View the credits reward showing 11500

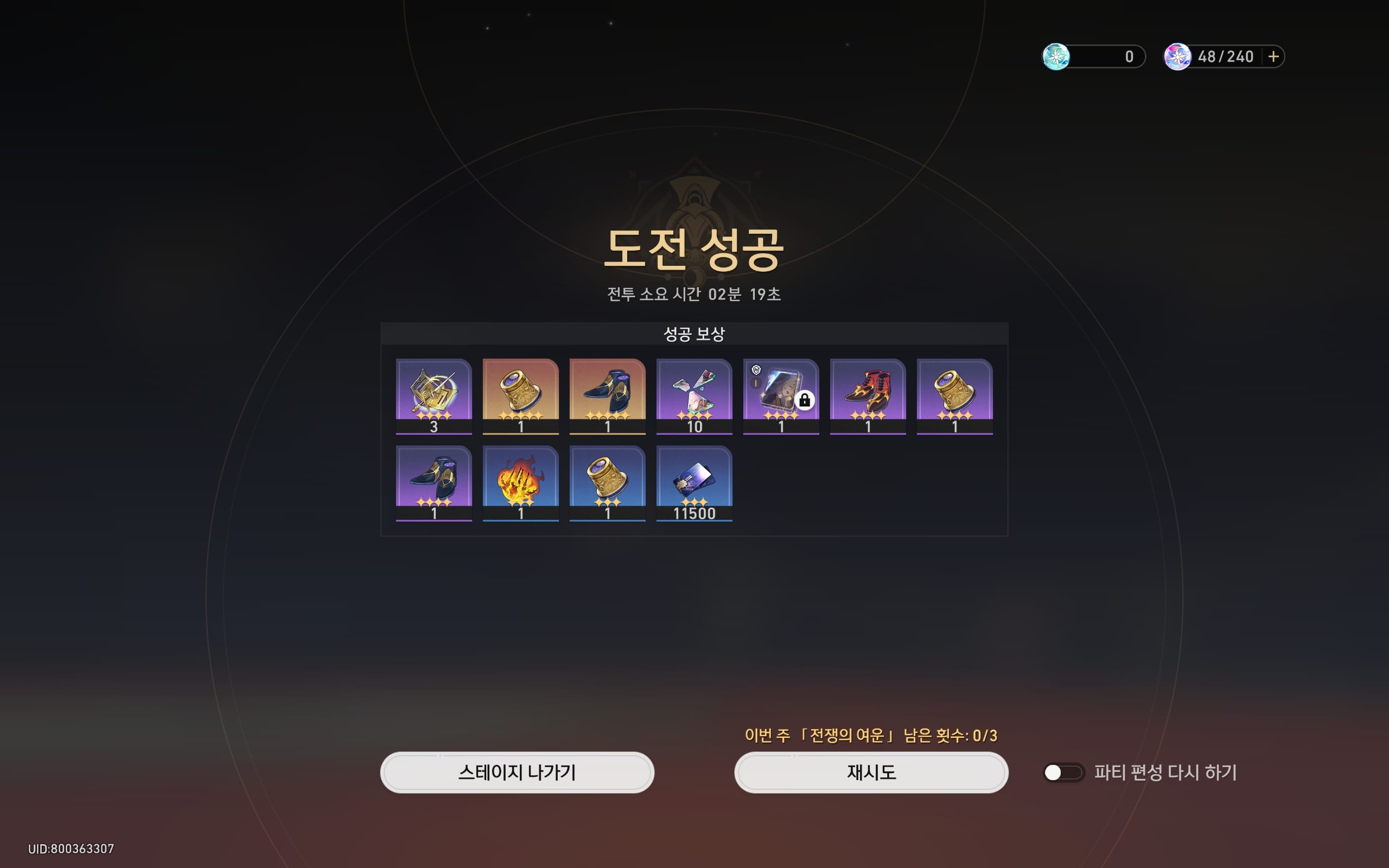tap(694, 482)
